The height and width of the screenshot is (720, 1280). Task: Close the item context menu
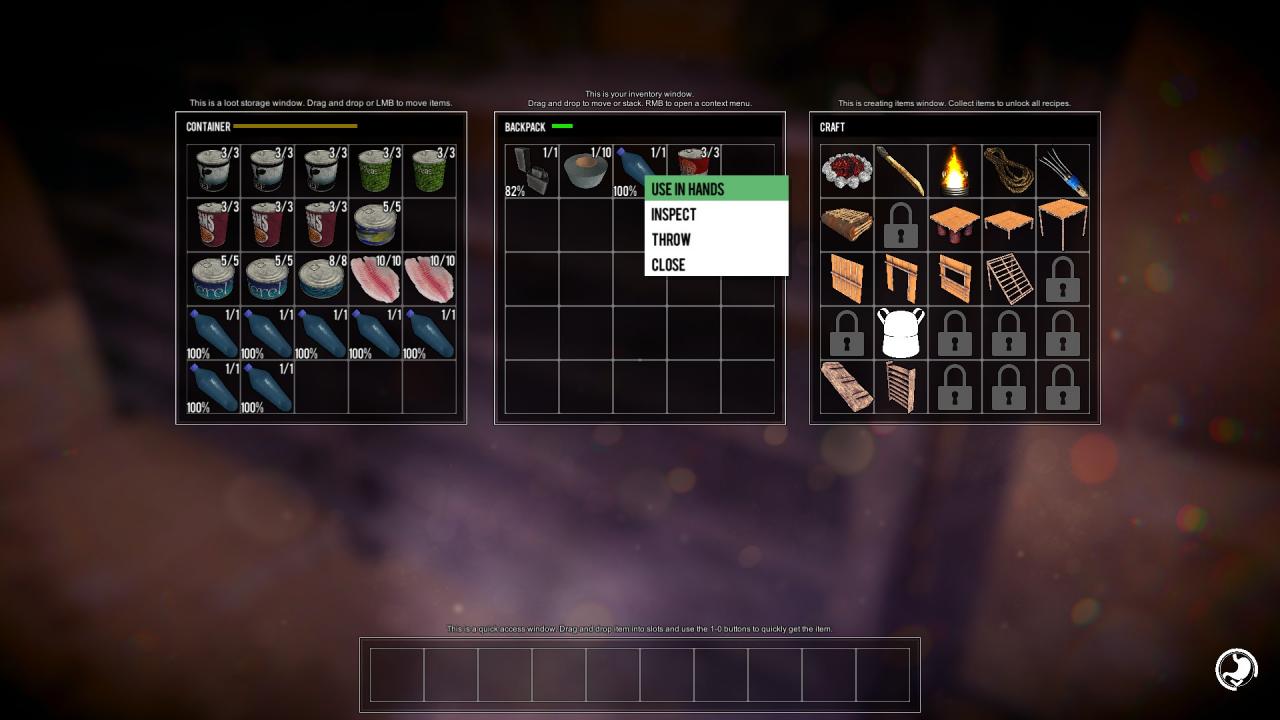coord(716,265)
